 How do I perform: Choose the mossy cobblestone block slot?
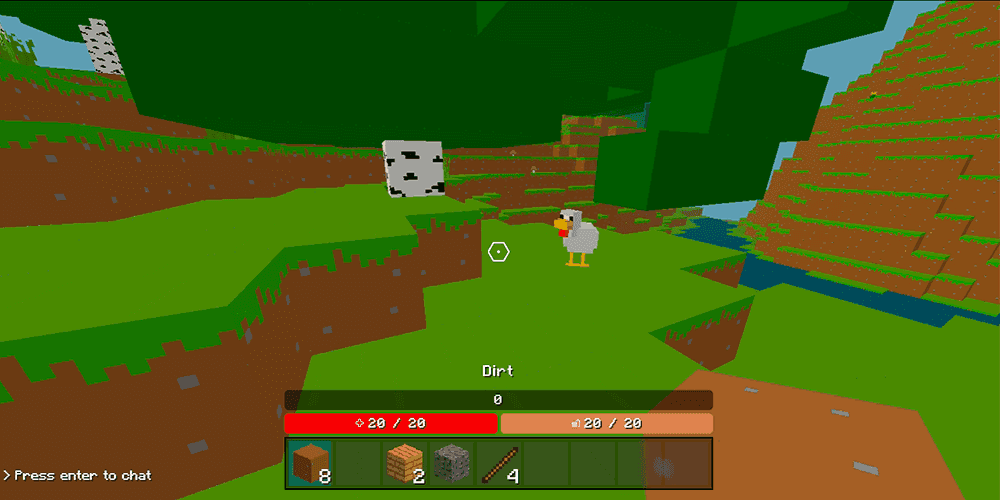point(452,463)
